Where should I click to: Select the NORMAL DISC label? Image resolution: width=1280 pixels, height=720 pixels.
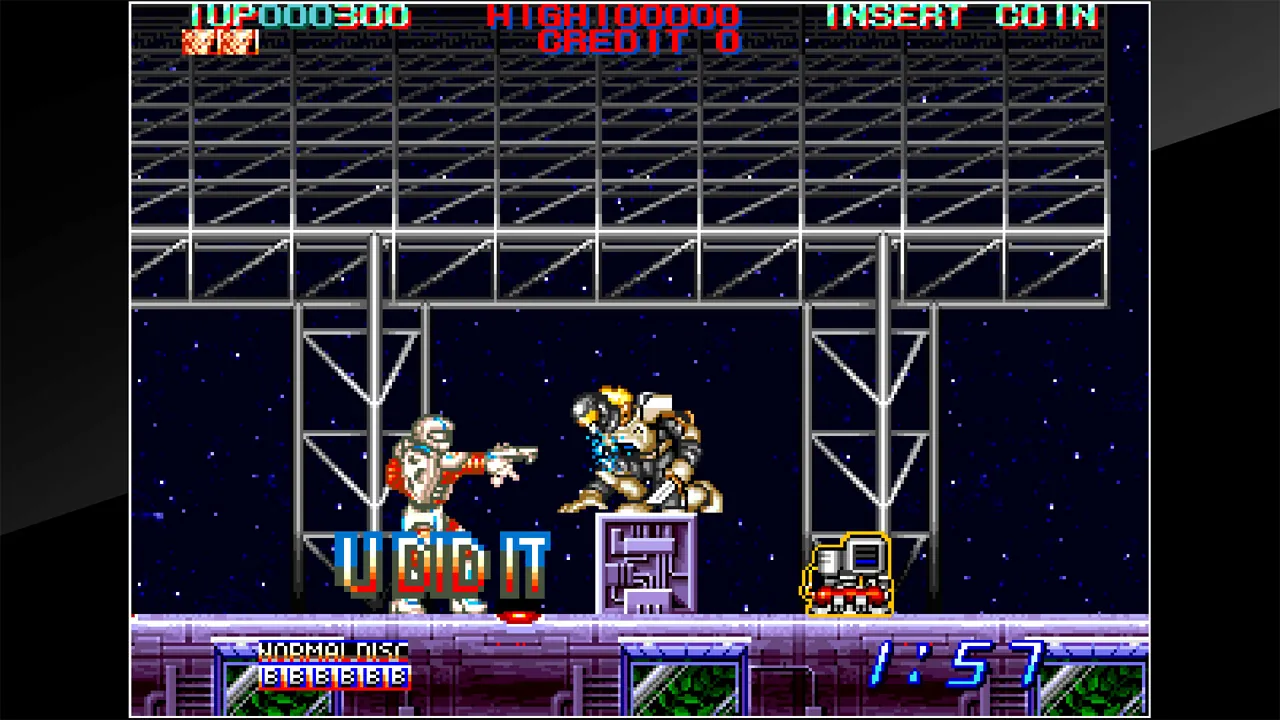click(x=332, y=652)
